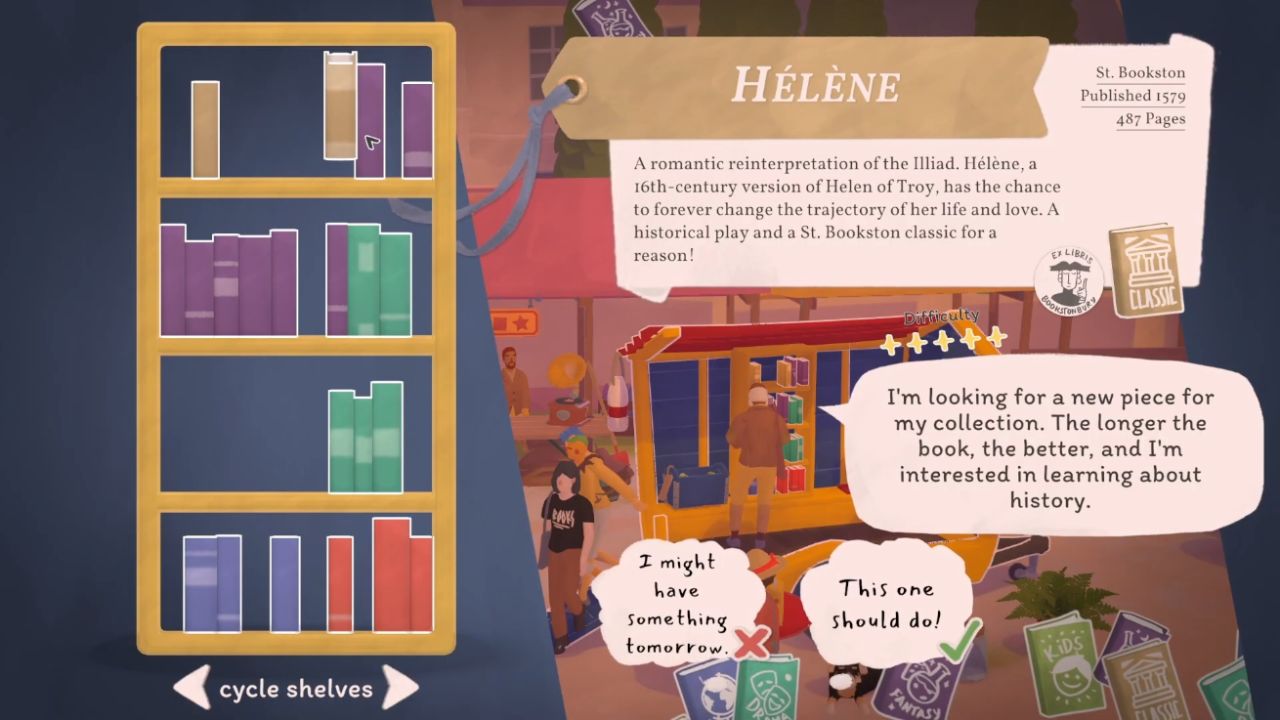Click the gold CLASSIC genre badge
This screenshot has width=1280, height=720.
coord(1148,270)
